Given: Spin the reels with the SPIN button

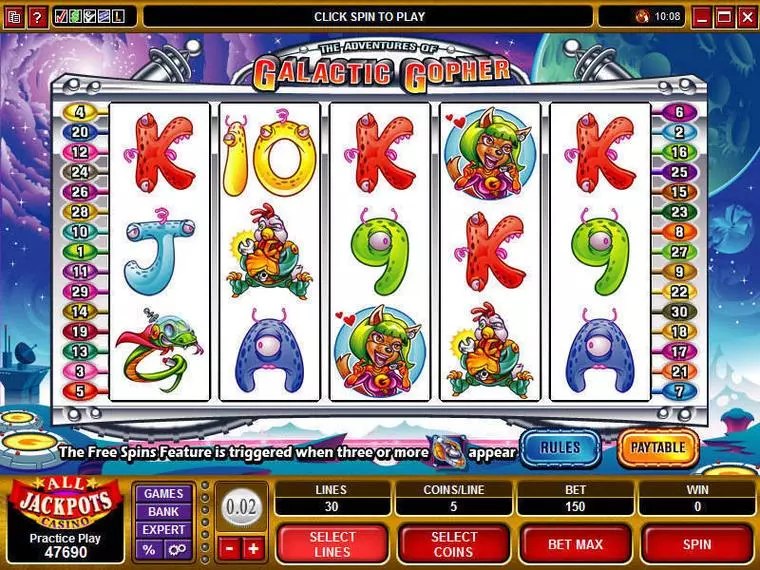Looking at the screenshot, I should coord(697,544).
